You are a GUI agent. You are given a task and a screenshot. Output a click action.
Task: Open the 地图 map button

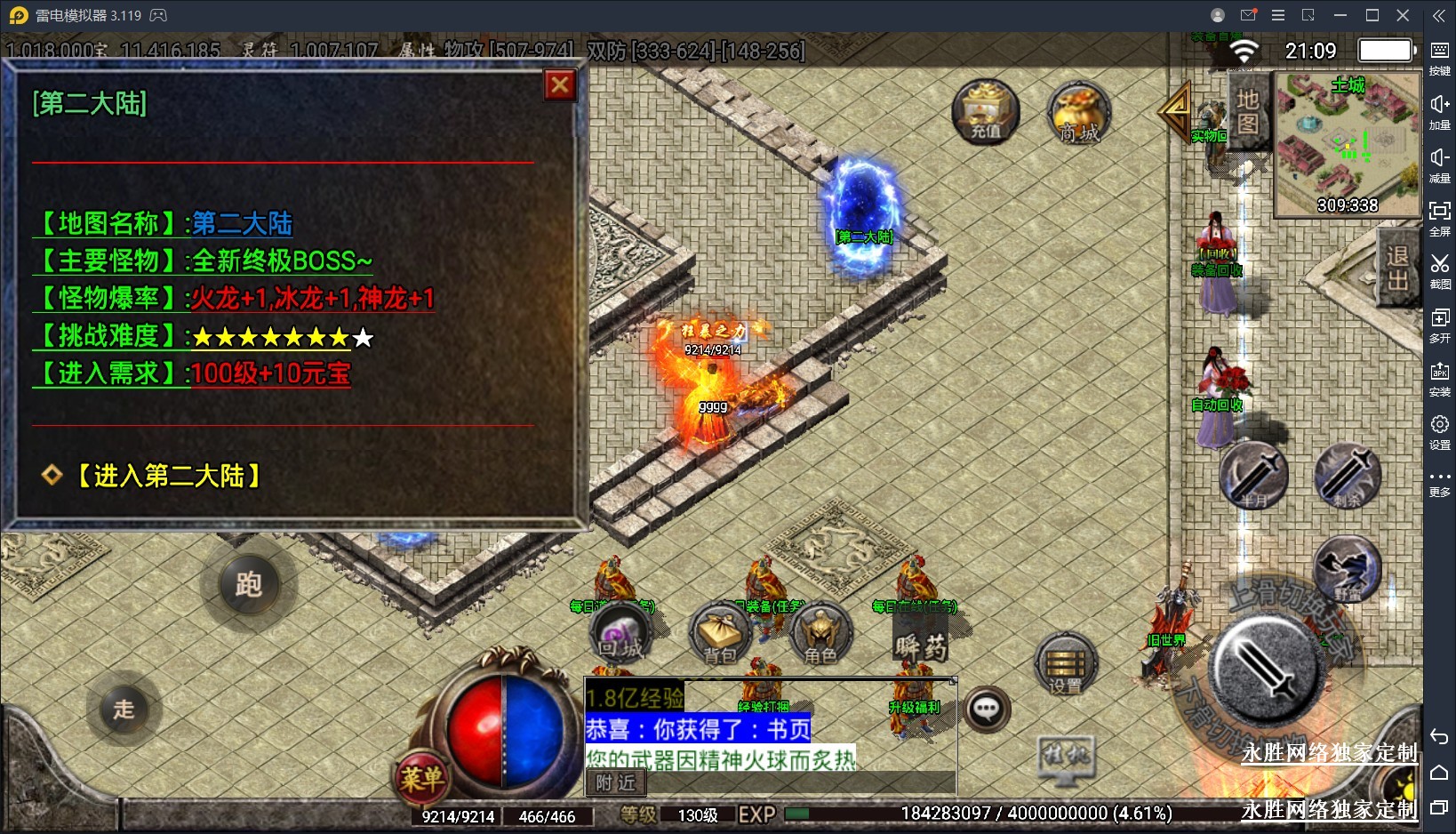tap(1247, 111)
